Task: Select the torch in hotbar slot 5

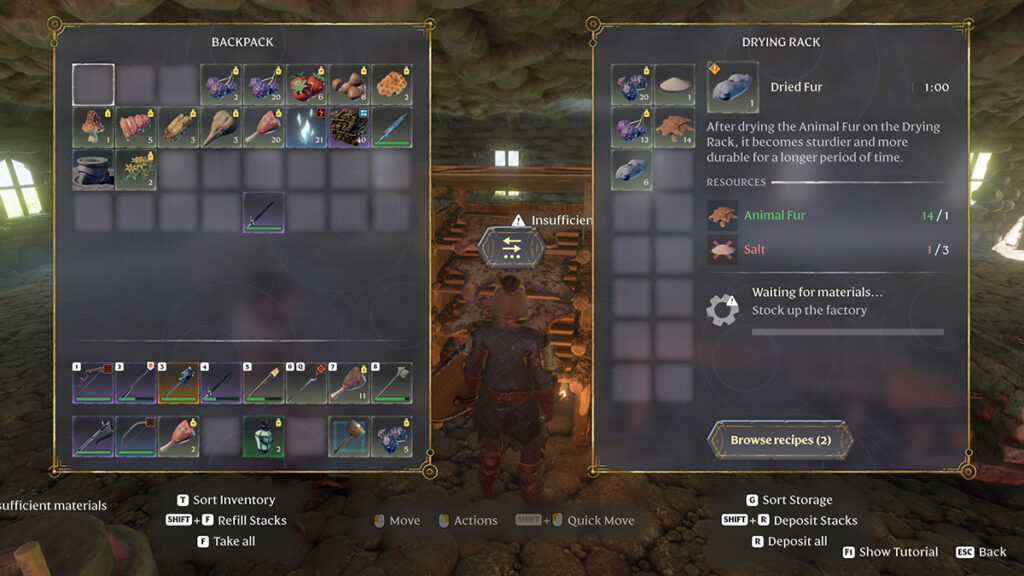Action: tap(264, 383)
